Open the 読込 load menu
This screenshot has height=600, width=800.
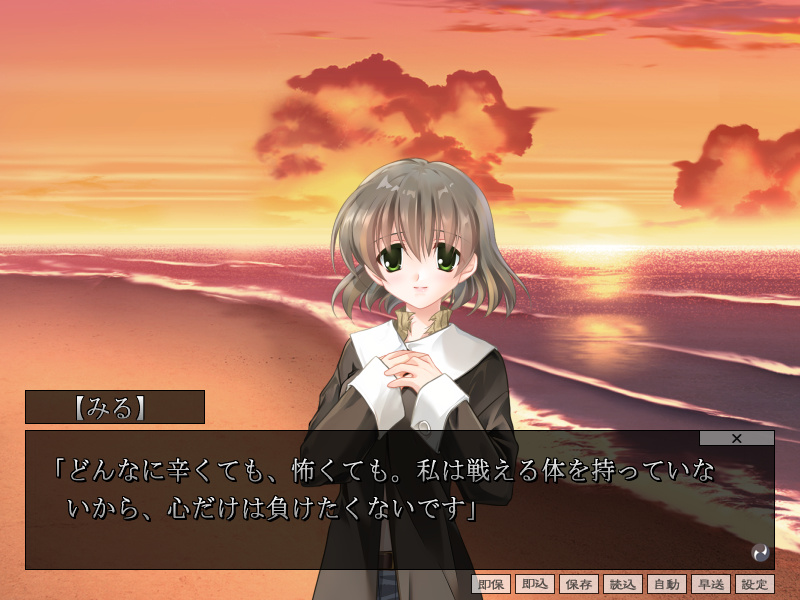[623, 585]
